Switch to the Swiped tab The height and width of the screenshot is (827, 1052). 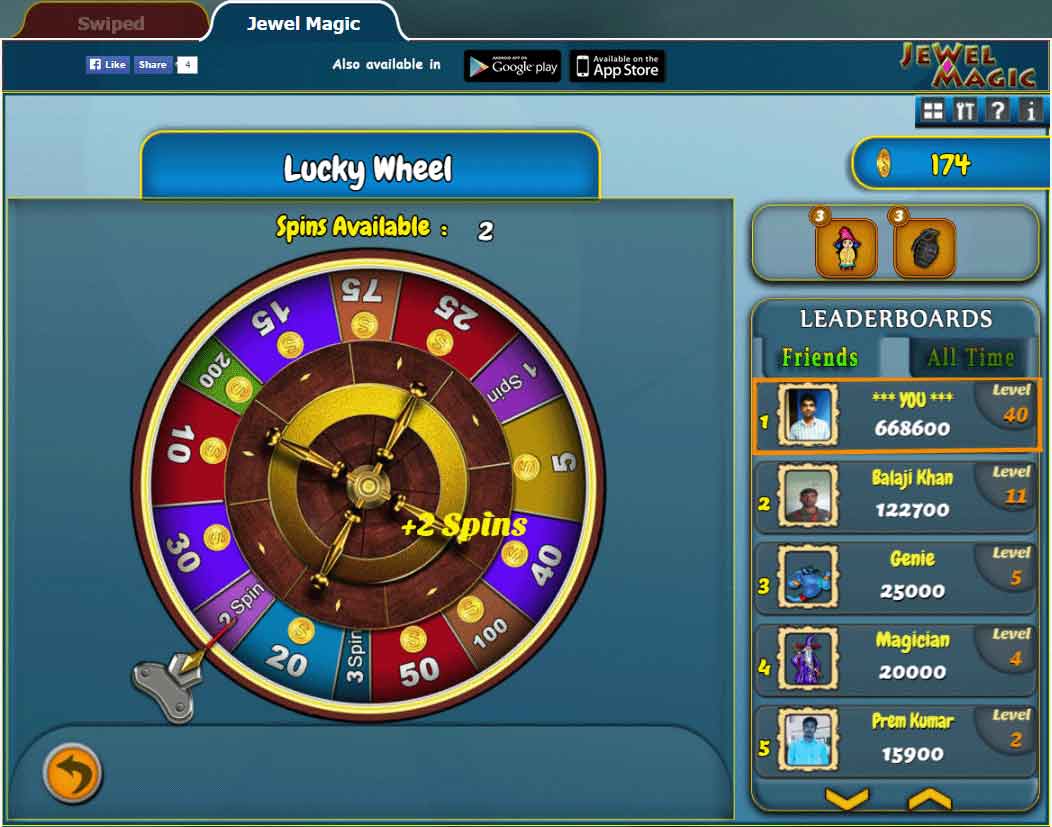click(x=110, y=23)
